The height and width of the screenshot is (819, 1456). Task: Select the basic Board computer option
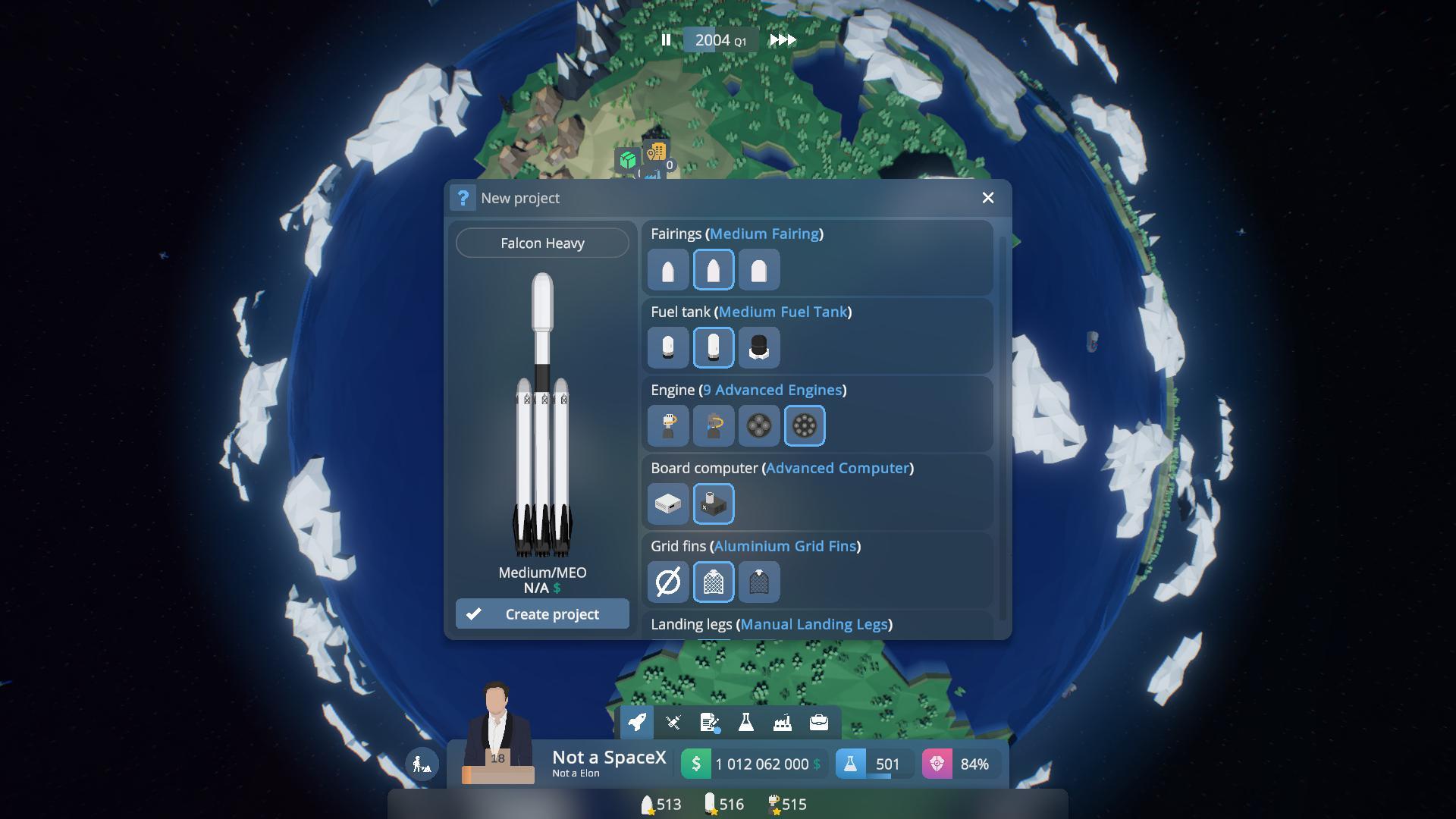[668, 504]
